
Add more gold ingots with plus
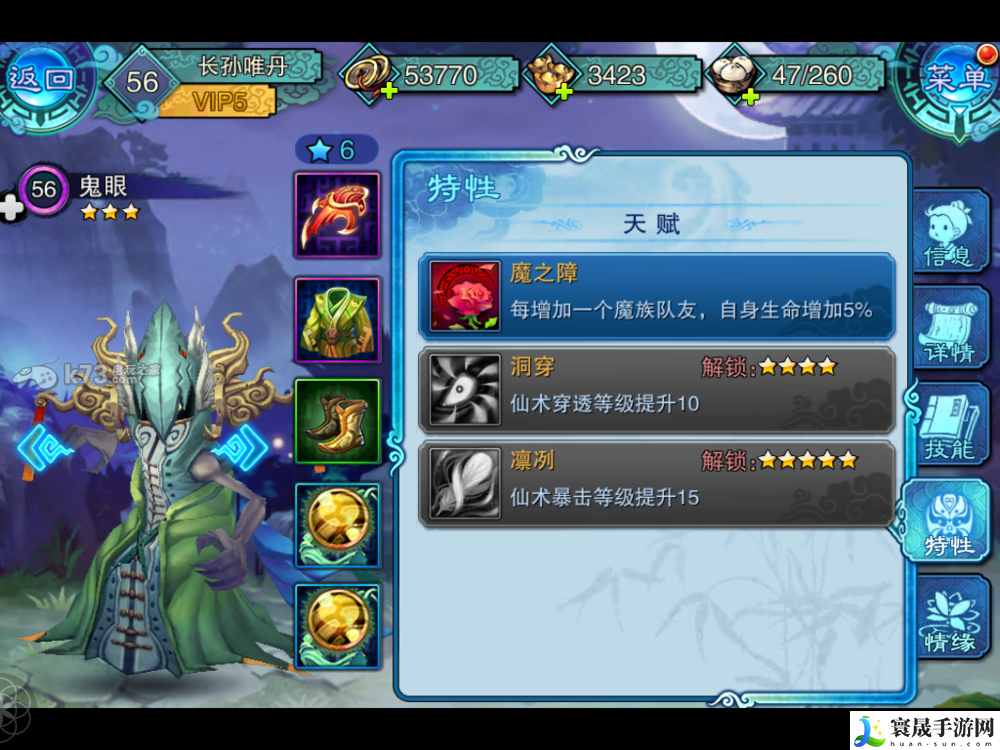pos(562,92)
